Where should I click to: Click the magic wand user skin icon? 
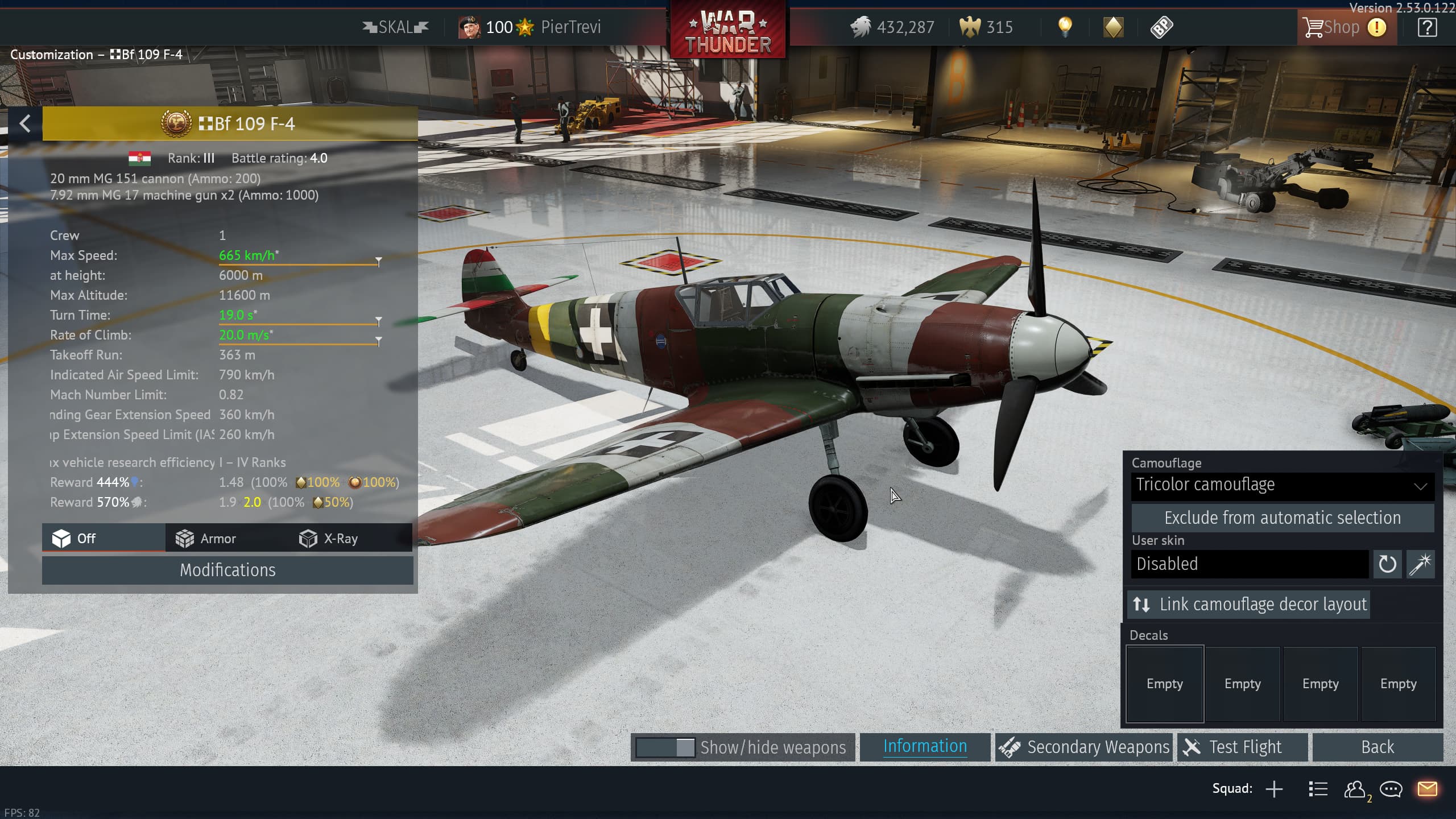point(1420,564)
